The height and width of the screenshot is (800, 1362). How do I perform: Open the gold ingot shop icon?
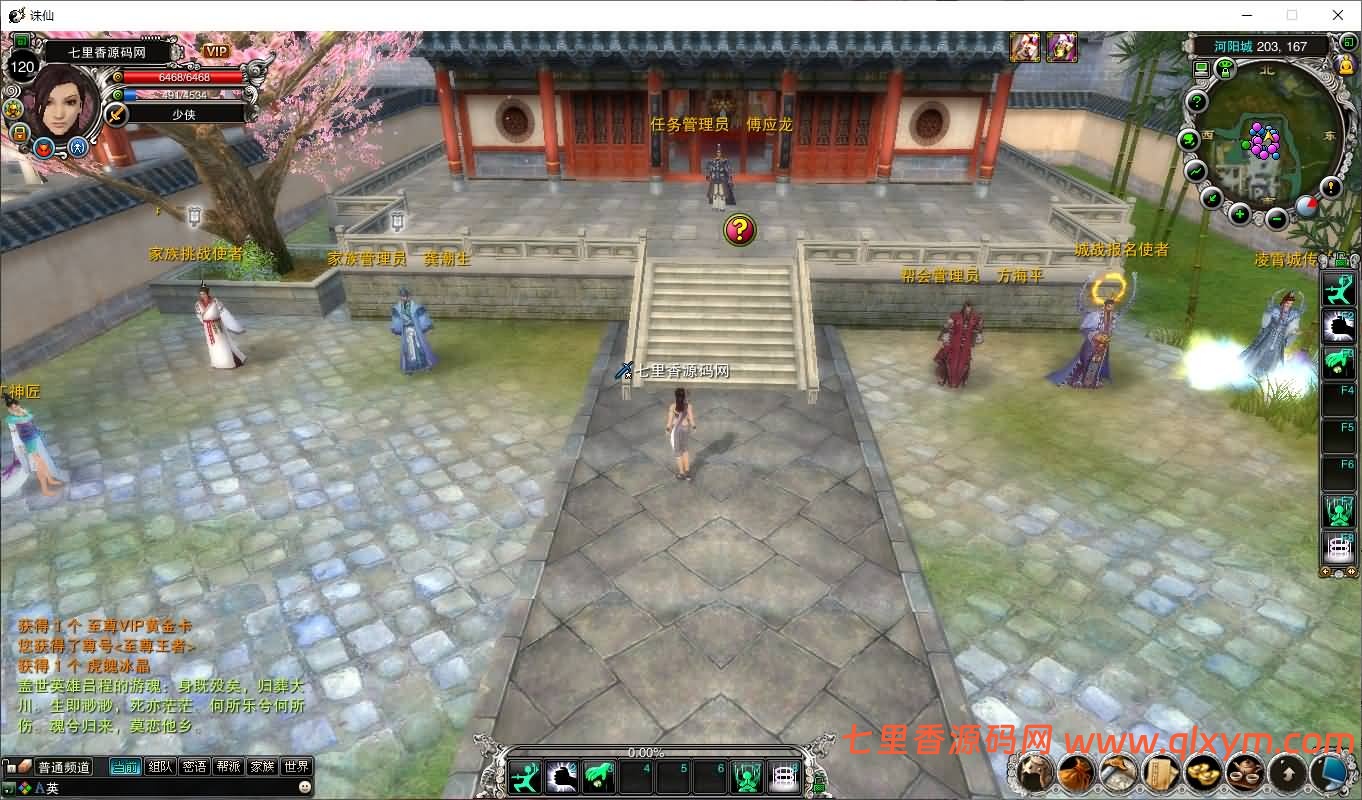point(1201,772)
